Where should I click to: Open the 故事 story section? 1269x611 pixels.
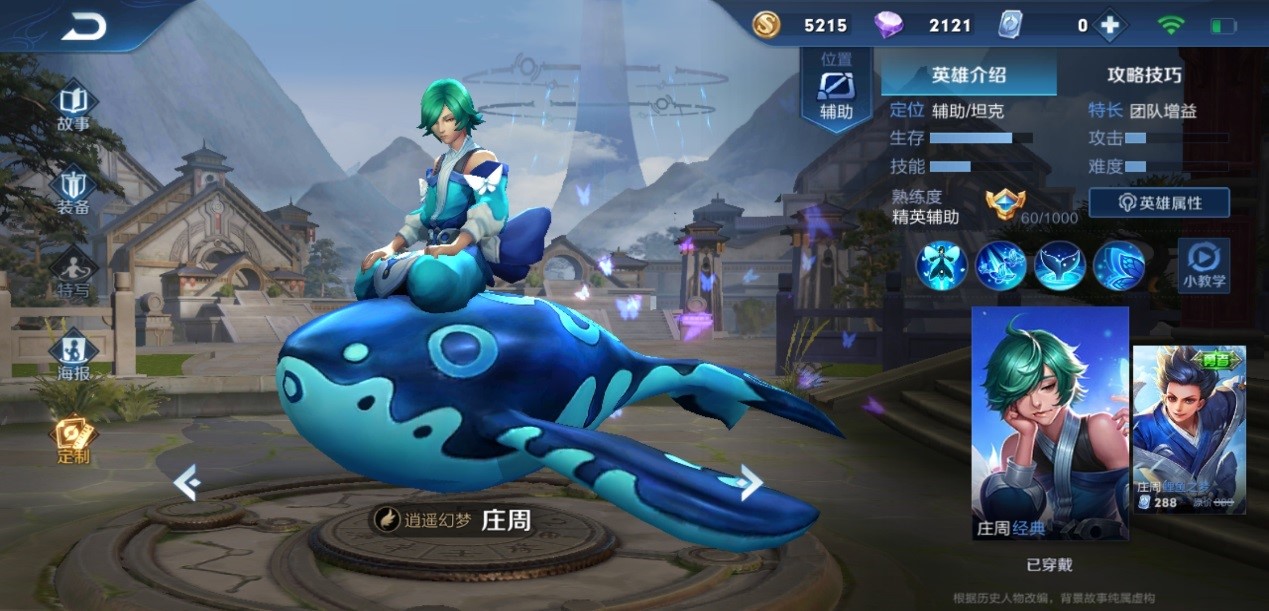click(x=73, y=106)
